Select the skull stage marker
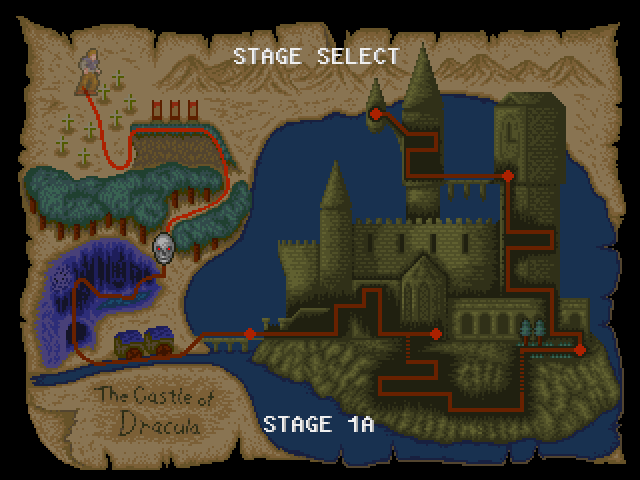640x480 pixels. 163,246
